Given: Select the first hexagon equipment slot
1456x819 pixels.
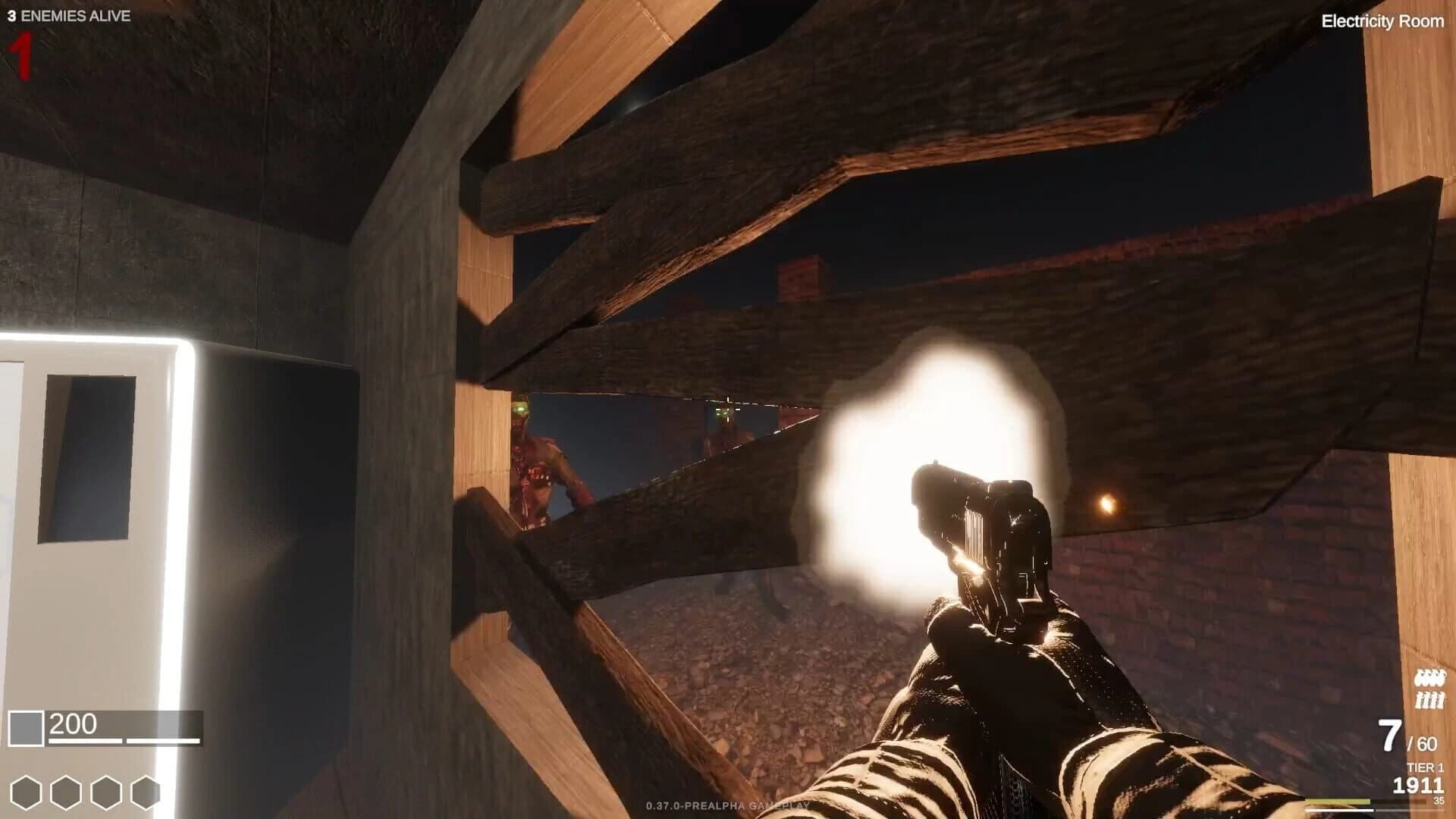Looking at the screenshot, I should tap(27, 791).
